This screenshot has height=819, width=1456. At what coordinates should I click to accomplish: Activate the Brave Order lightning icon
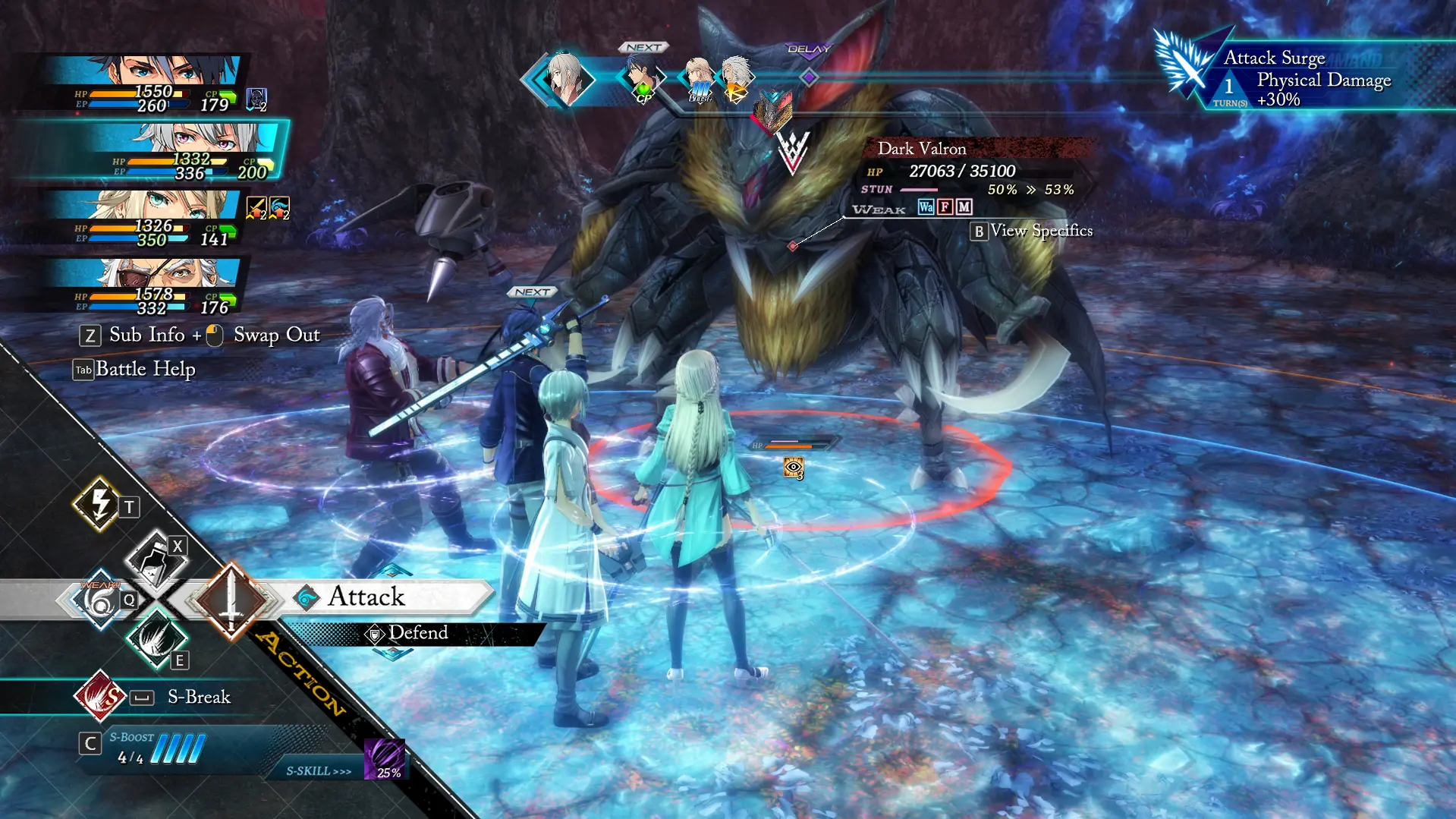click(99, 503)
